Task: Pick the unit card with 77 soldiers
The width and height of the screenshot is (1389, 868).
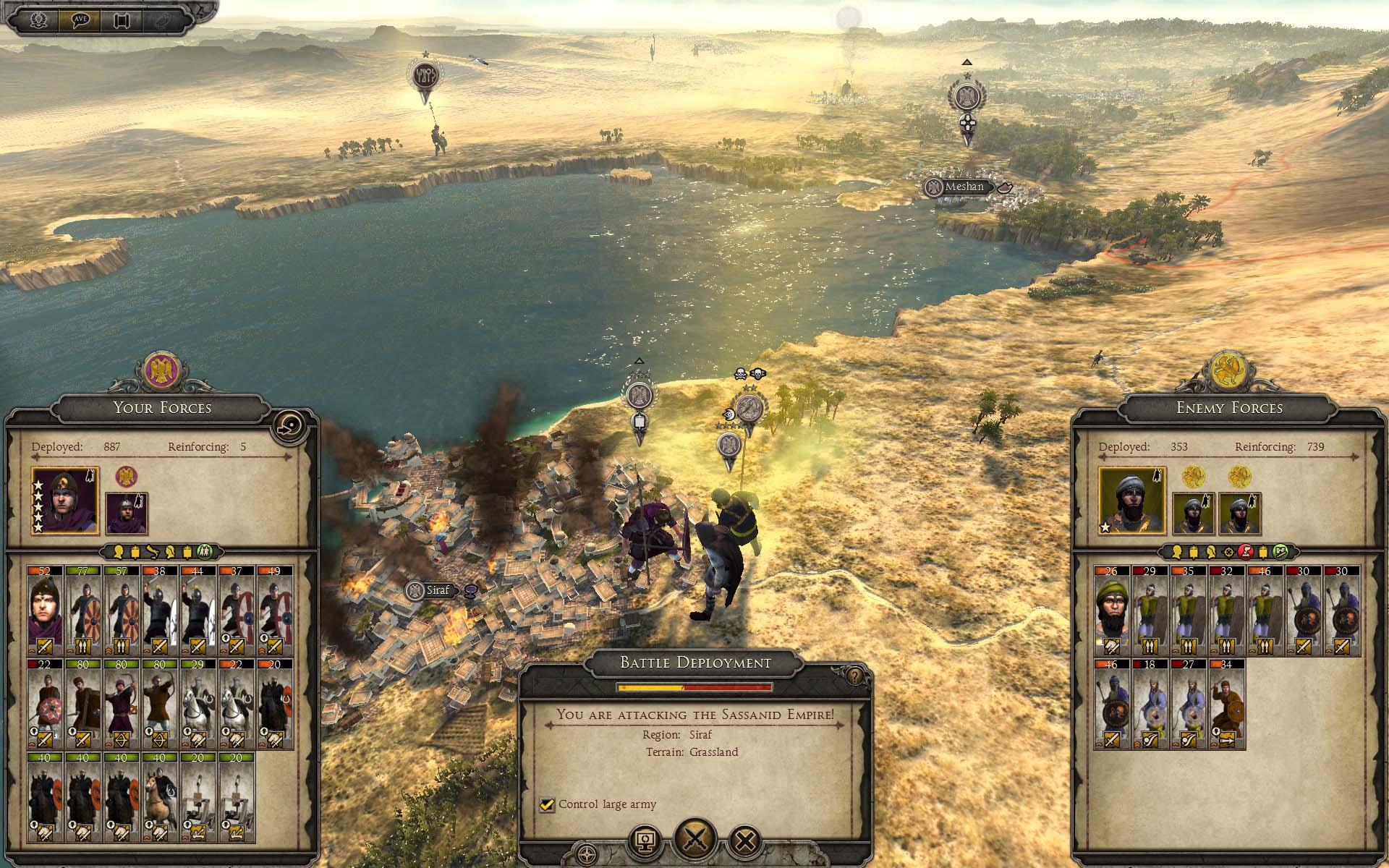Action: click(84, 610)
